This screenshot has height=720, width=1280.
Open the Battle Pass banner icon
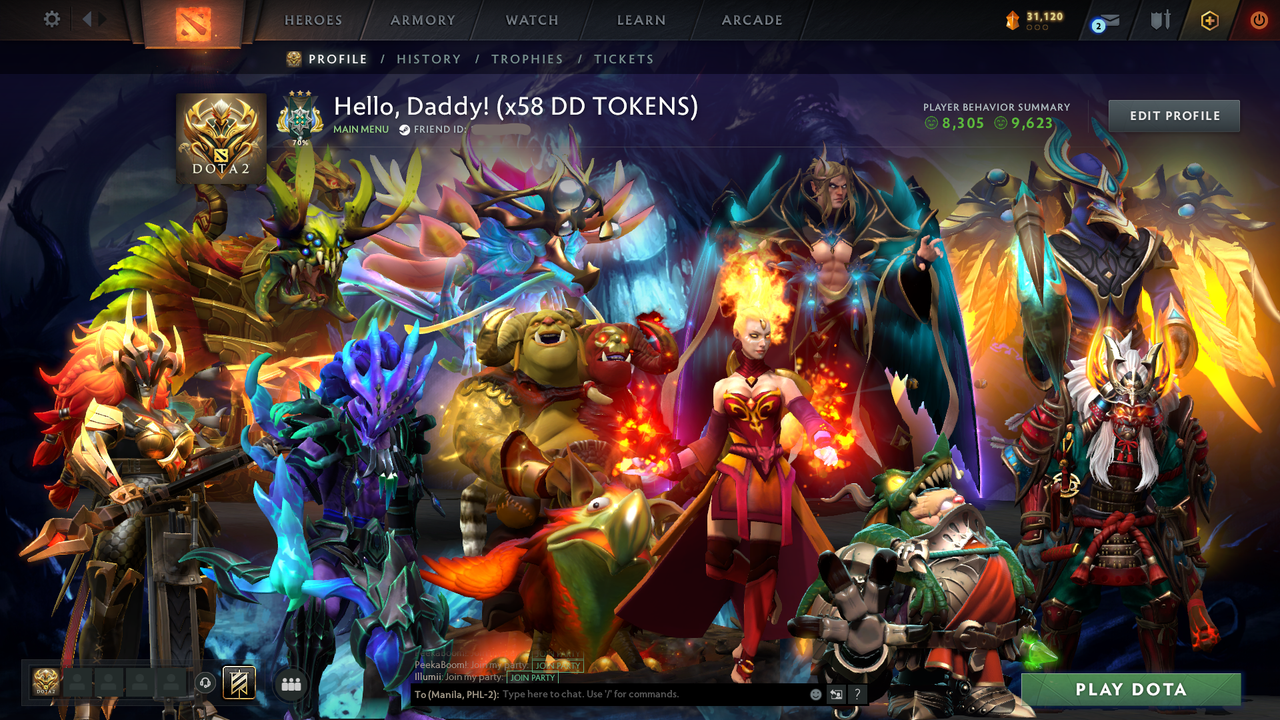(x=238, y=682)
